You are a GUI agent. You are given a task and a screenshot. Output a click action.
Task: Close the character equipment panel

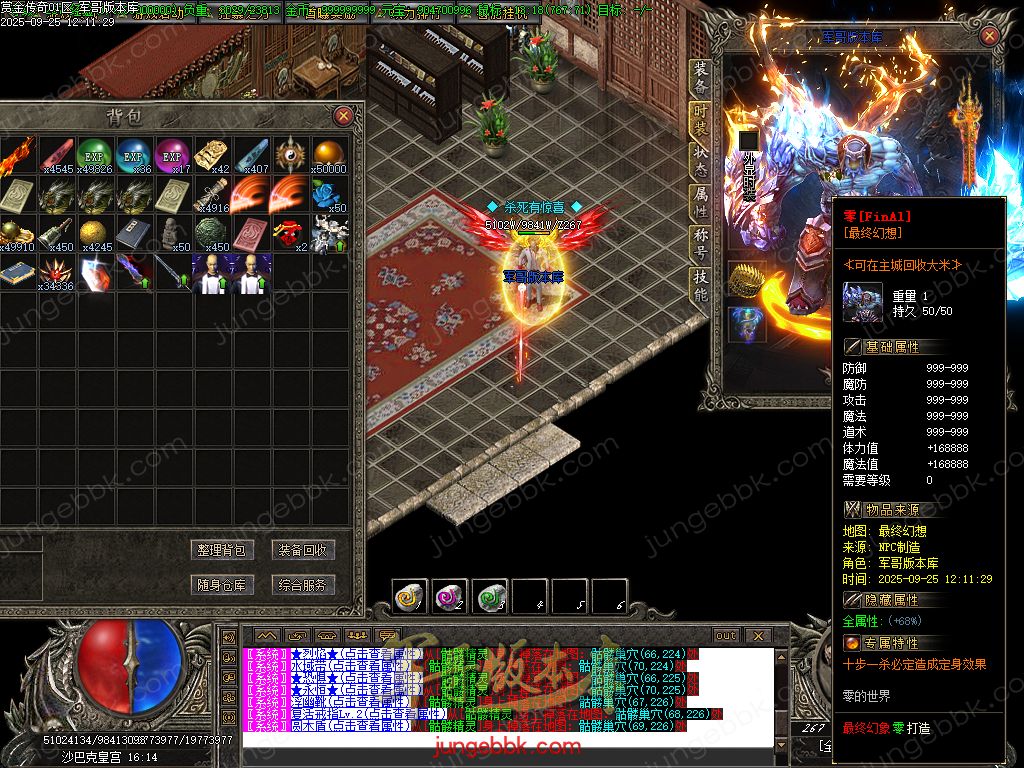point(989,36)
